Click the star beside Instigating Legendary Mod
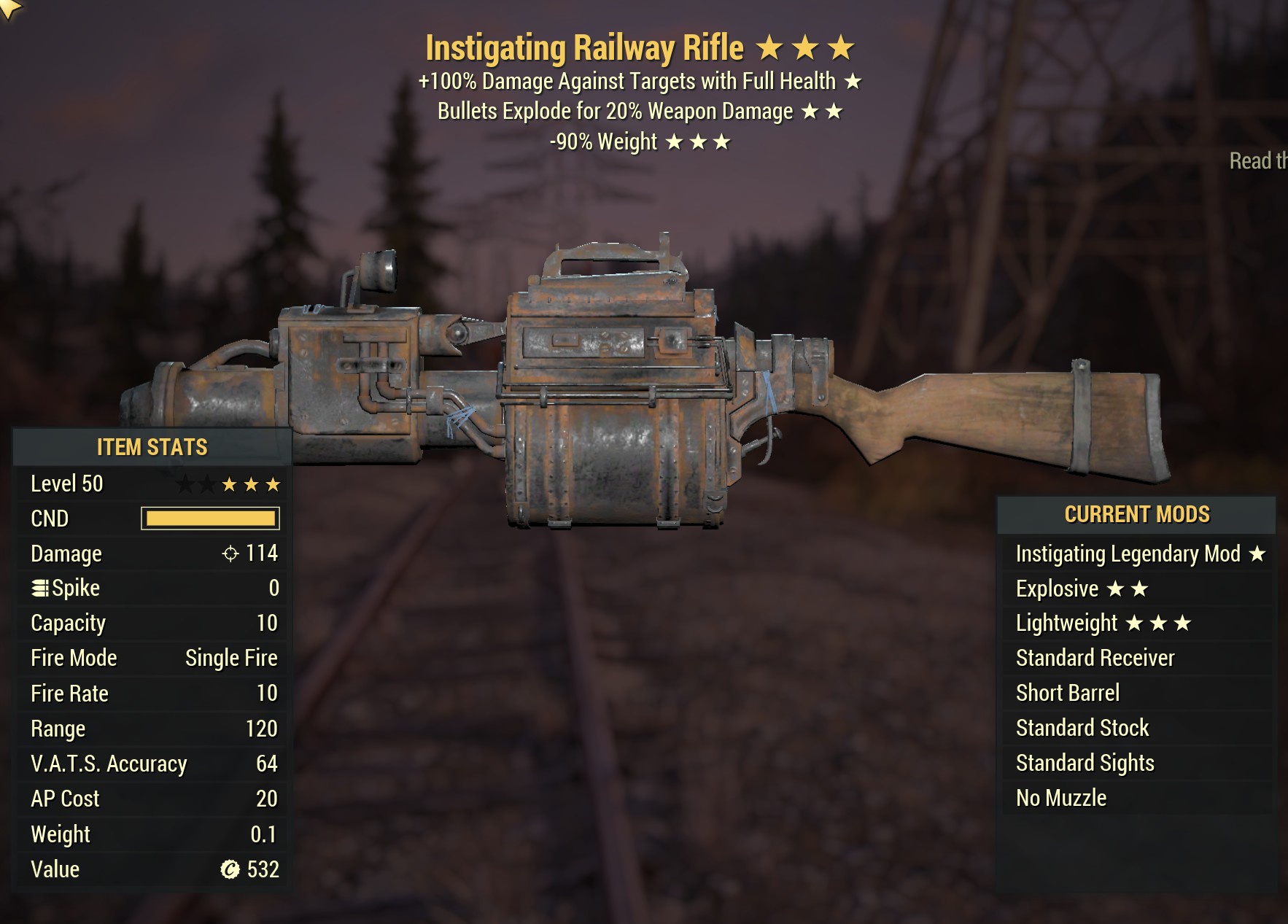 [1257, 554]
